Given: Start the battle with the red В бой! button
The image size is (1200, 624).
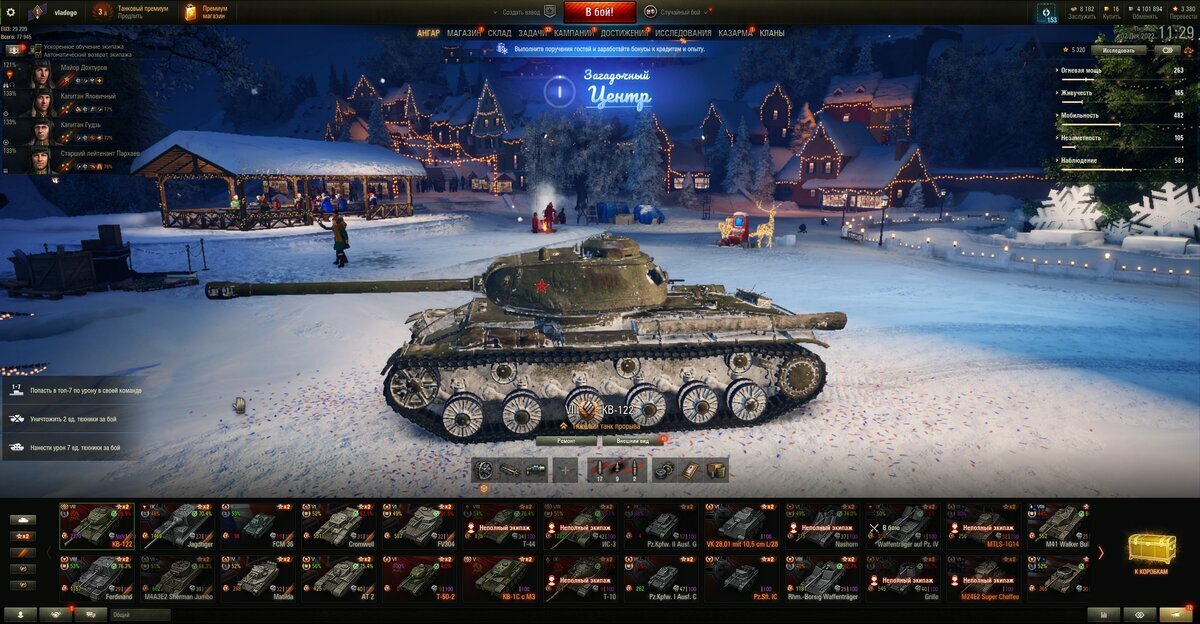Looking at the screenshot, I should click(x=599, y=12).
